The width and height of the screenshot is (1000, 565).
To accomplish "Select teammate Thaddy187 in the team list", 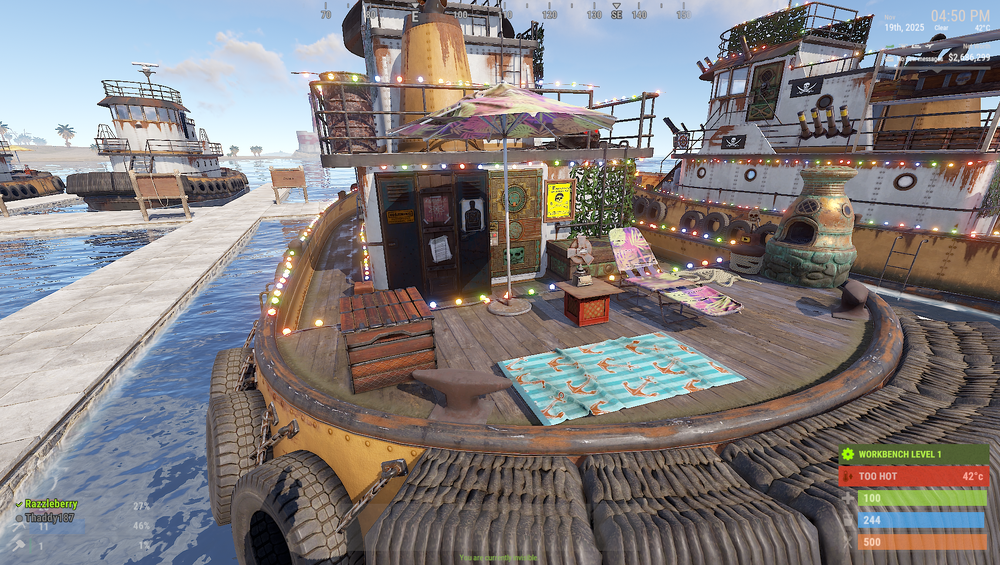I will click(50, 518).
